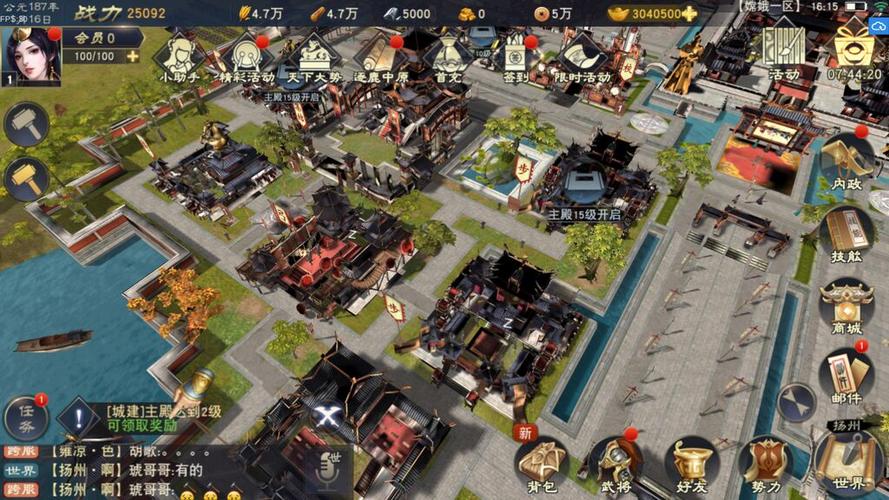Claim the timed gift box reward

(x=854, y=52)
